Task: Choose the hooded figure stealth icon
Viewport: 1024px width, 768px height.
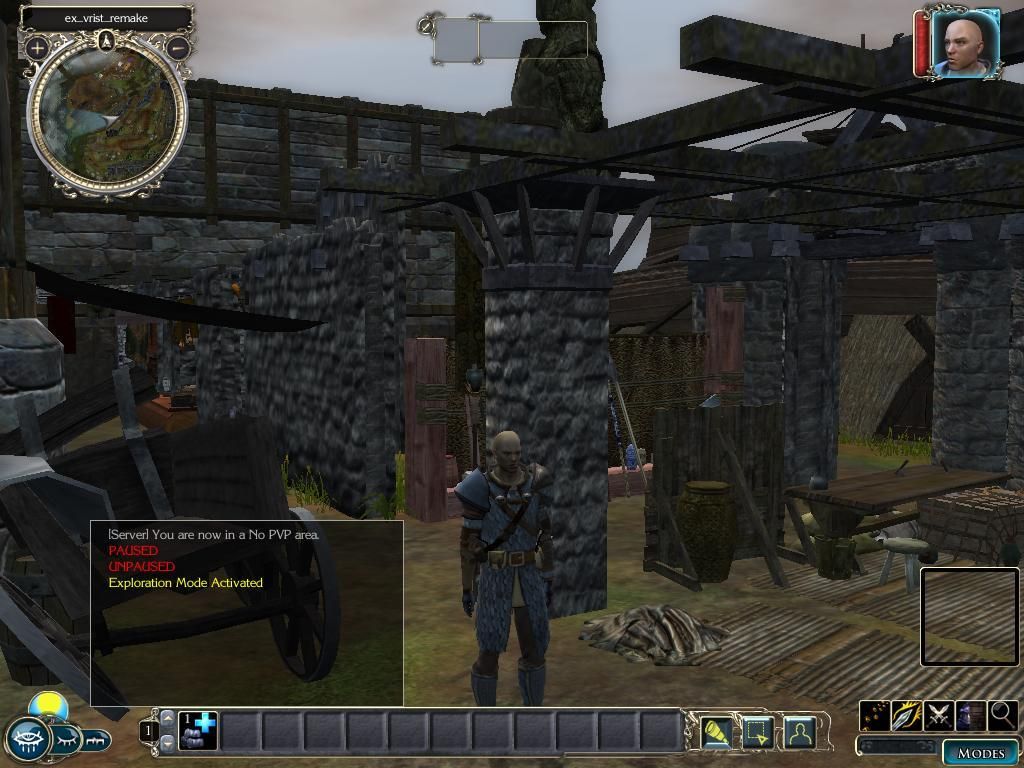Action: 970,715
